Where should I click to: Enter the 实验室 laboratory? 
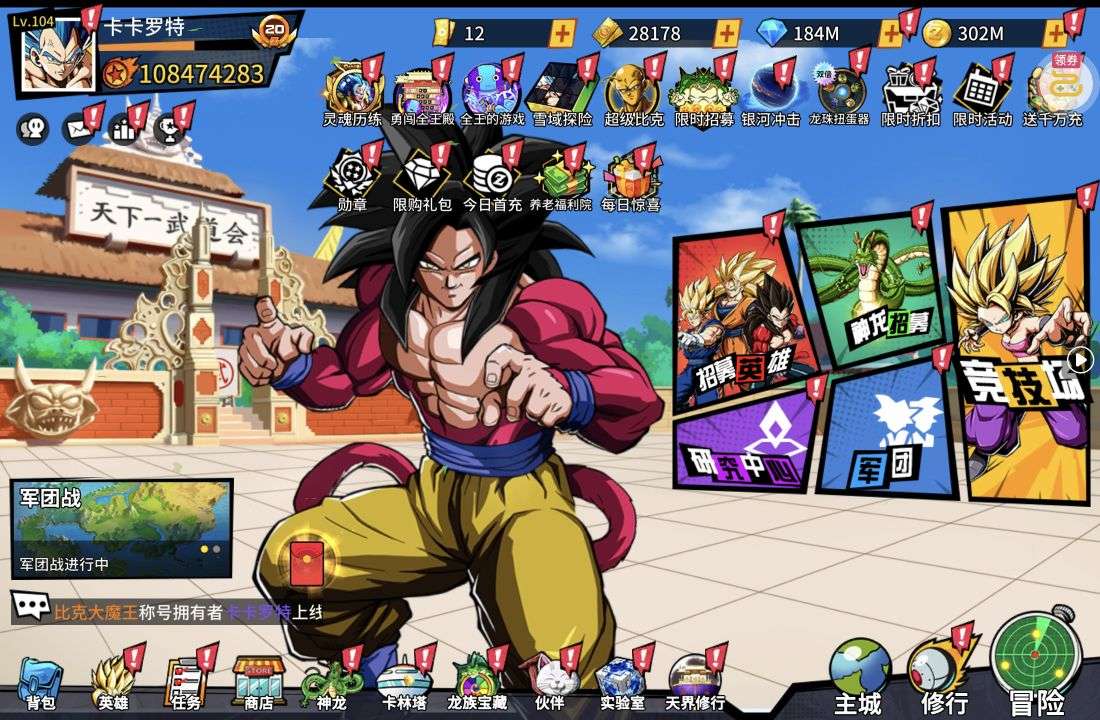point(621,684)
